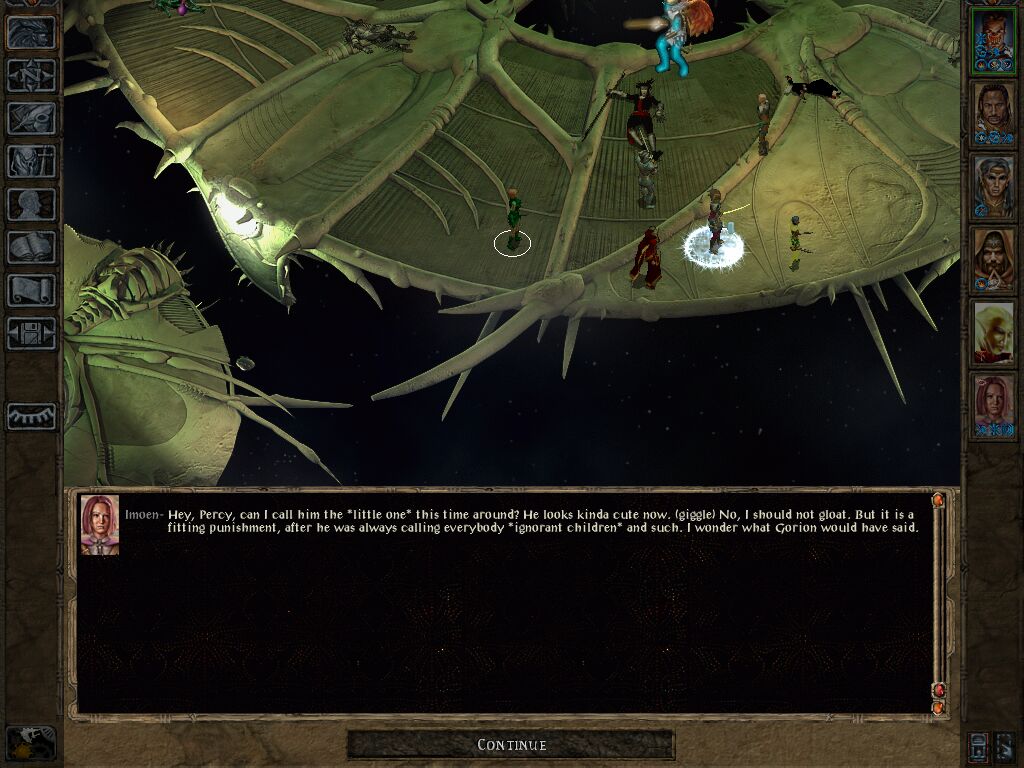1024x768 pixels.
Task: Return to game with the dragon head button
Action: (31, 33)
